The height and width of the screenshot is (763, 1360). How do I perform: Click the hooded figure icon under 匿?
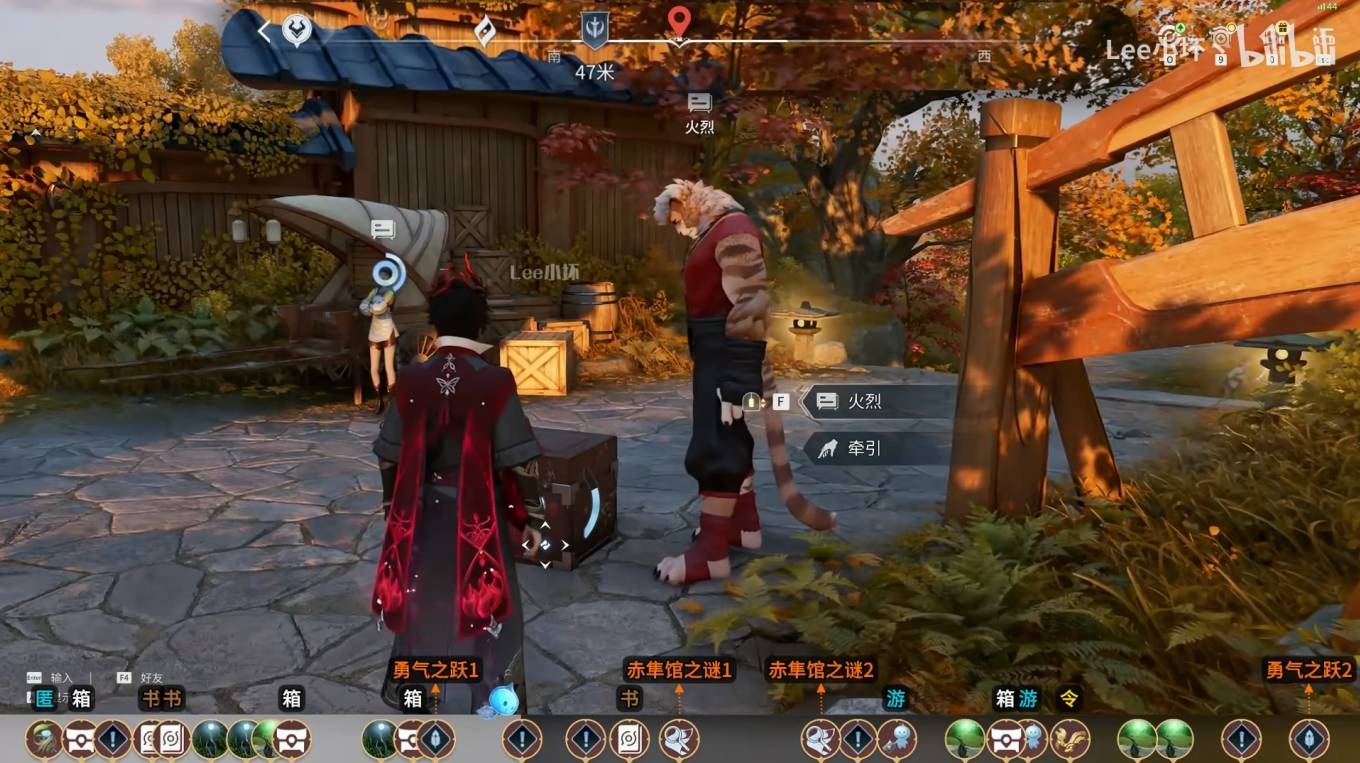pos(45,740)
